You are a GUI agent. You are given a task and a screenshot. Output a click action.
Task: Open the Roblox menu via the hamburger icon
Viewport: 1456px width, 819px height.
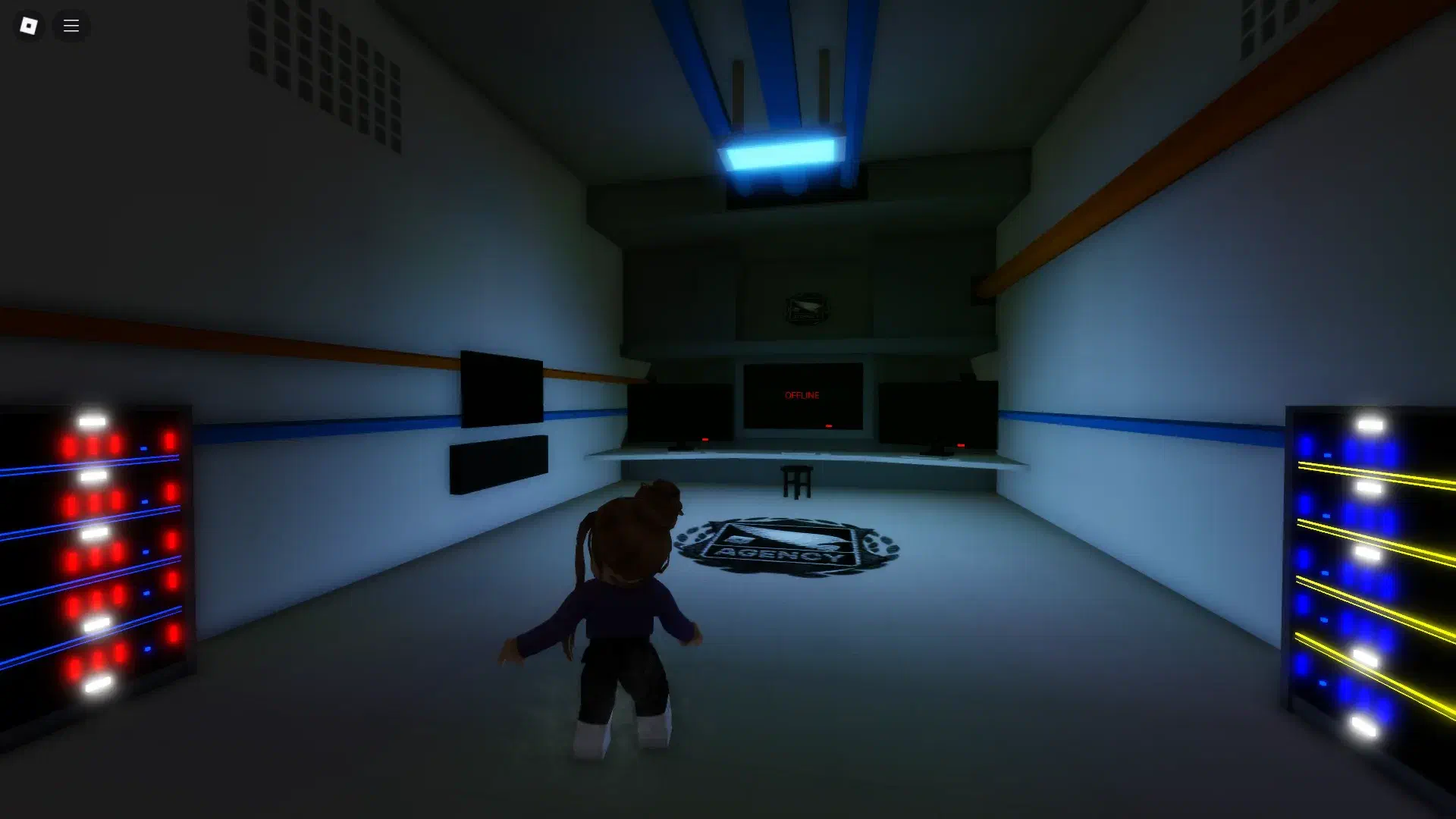click(x=71, y=25)
